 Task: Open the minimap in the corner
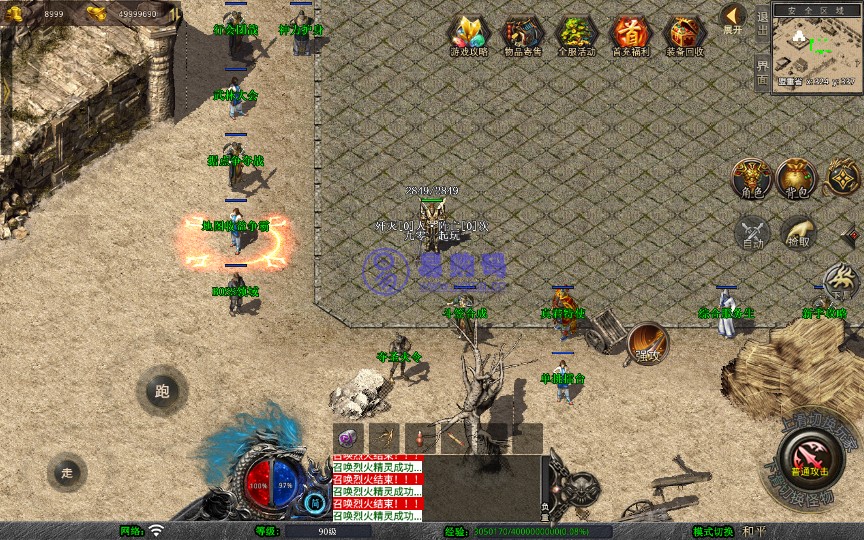pyautogui.click(x=817, y=47)
